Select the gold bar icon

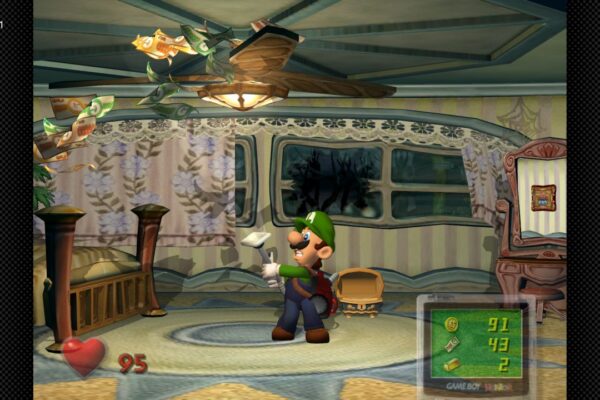pos(452,363)
